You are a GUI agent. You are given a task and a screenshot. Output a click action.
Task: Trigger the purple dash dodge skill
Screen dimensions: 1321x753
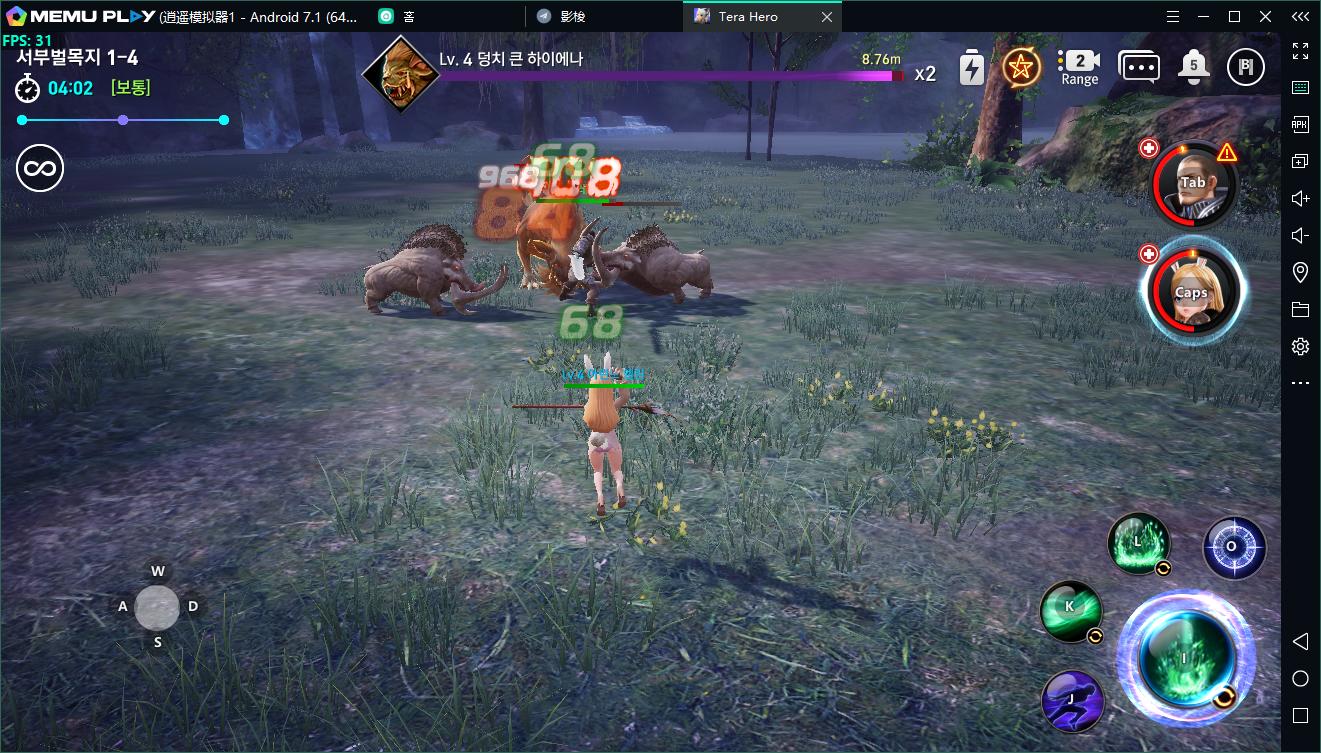(x=1071, y=699)
